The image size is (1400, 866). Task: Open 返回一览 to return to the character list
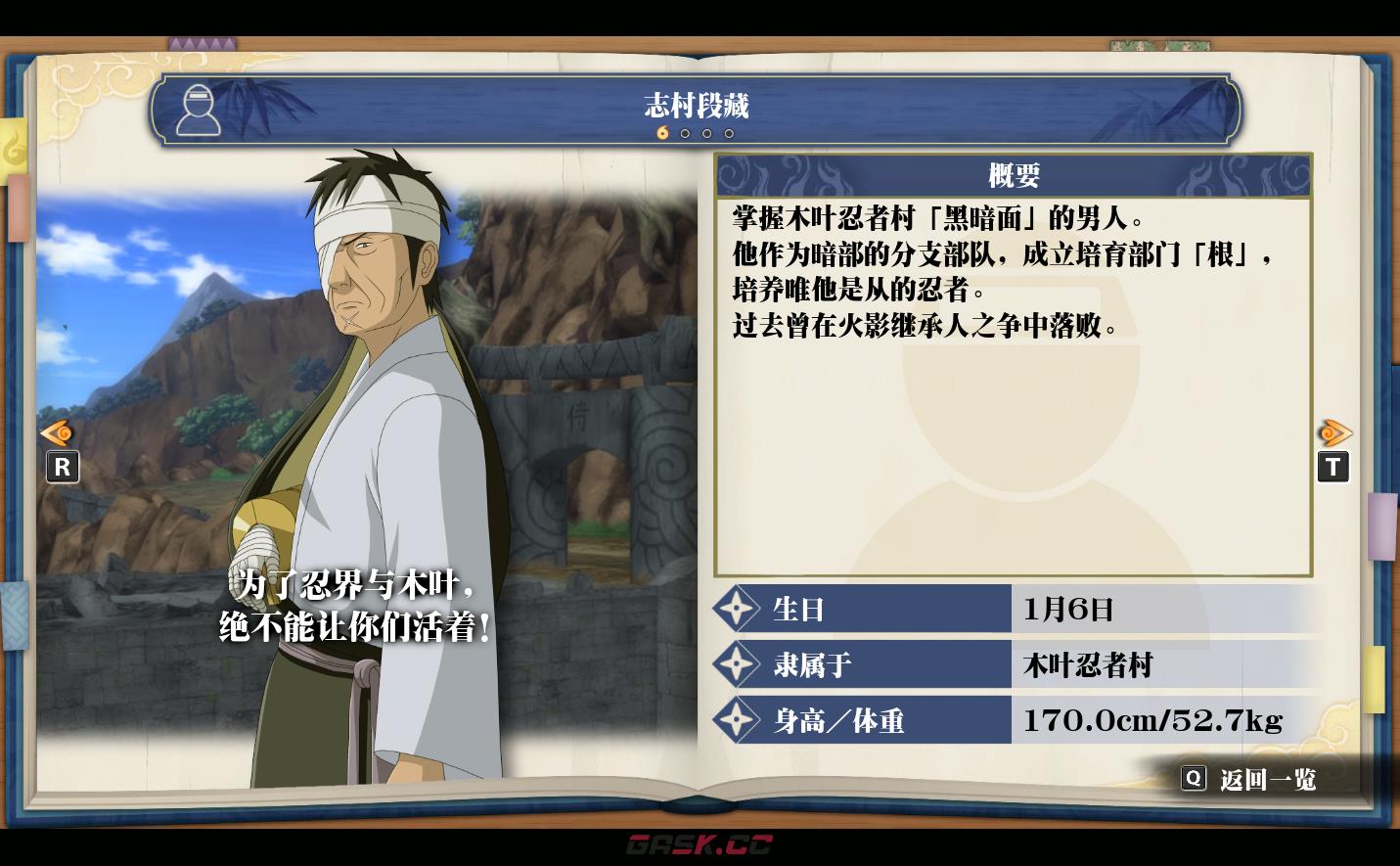(1266, 778)
